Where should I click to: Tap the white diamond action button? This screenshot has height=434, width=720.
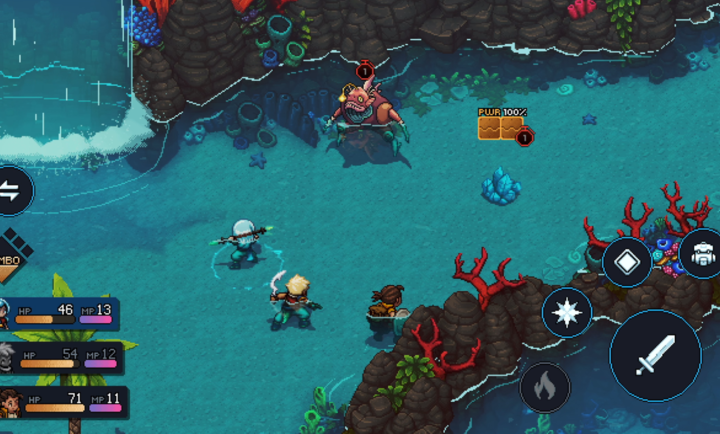[627, 262]
